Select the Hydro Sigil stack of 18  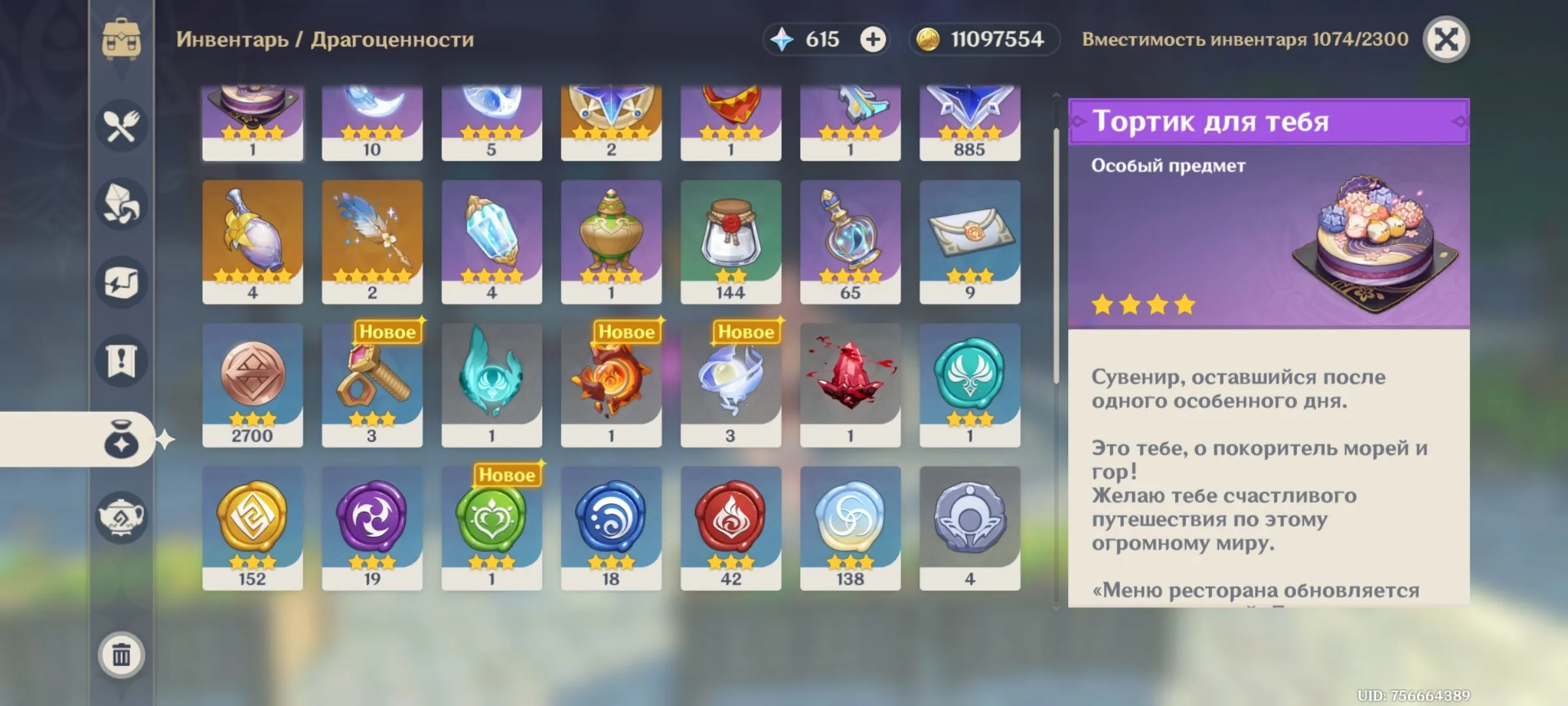[x=611, y=523]
